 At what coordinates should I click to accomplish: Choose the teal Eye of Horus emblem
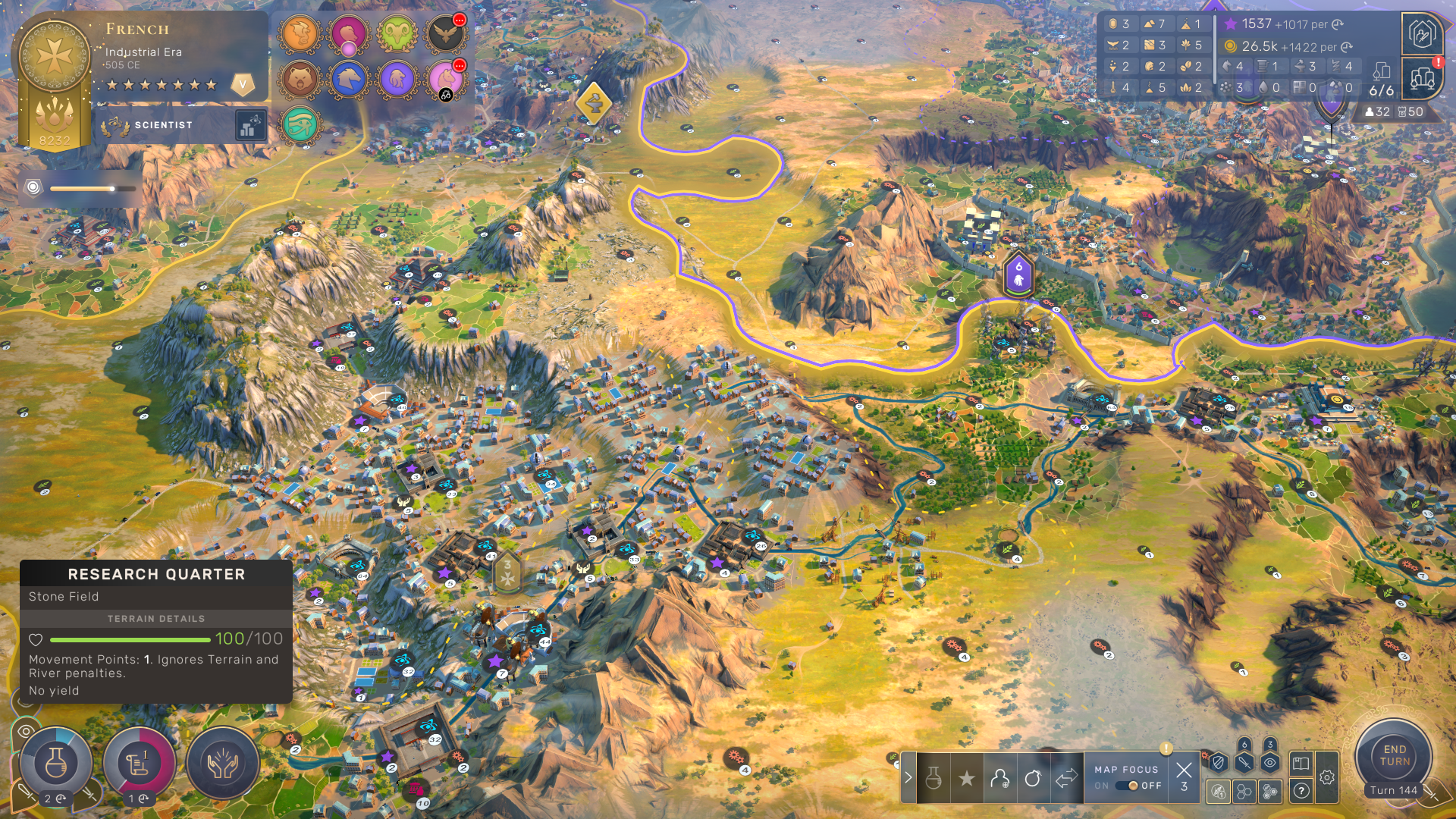300,125
